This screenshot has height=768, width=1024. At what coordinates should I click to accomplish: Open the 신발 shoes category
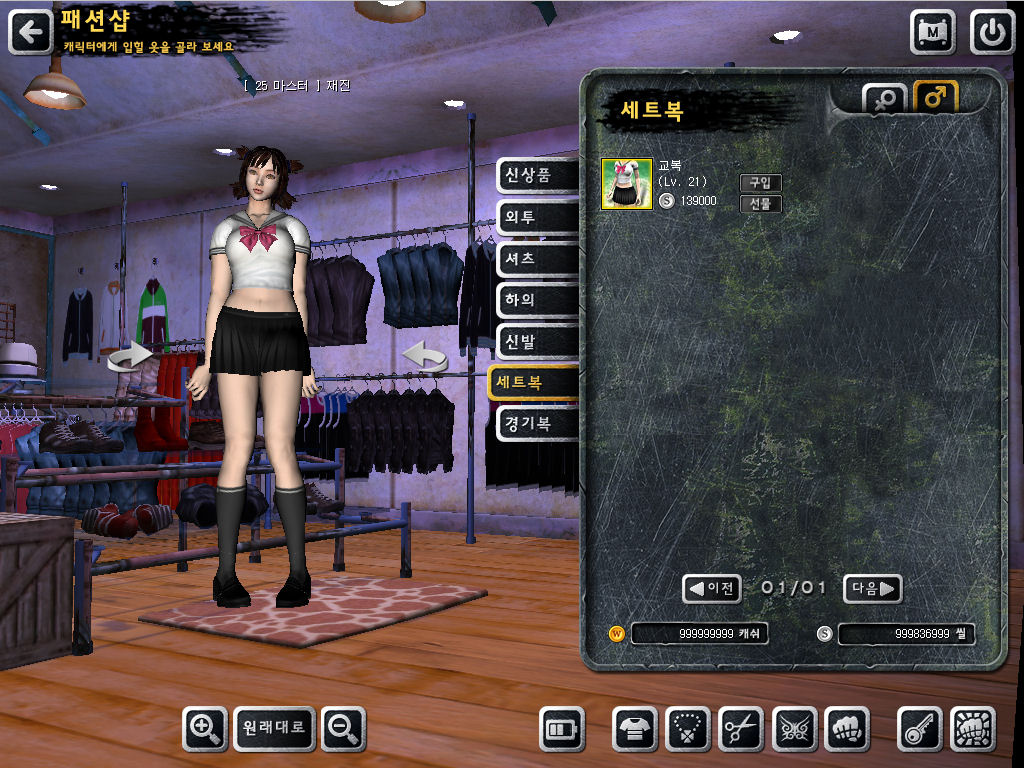click(537, 341)
